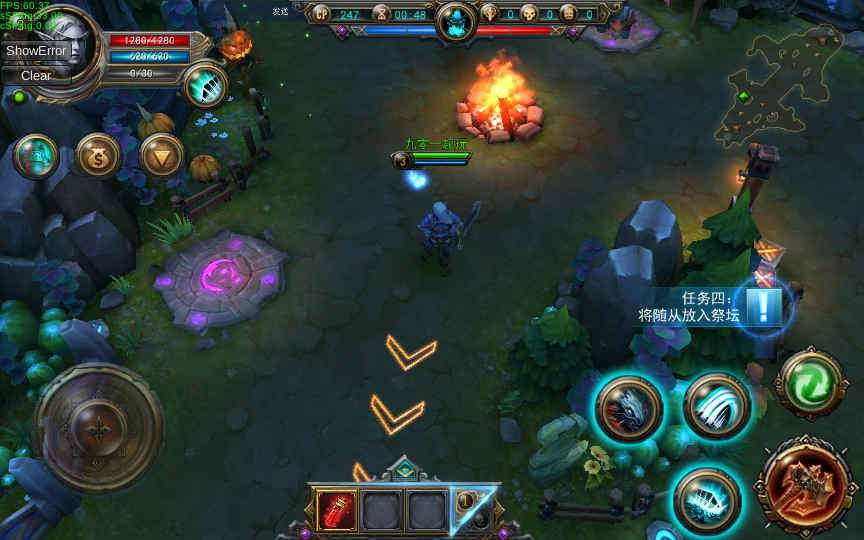Toggle the chevron tab above the item bar
This screenshot has width=864, height=540.
403,469
